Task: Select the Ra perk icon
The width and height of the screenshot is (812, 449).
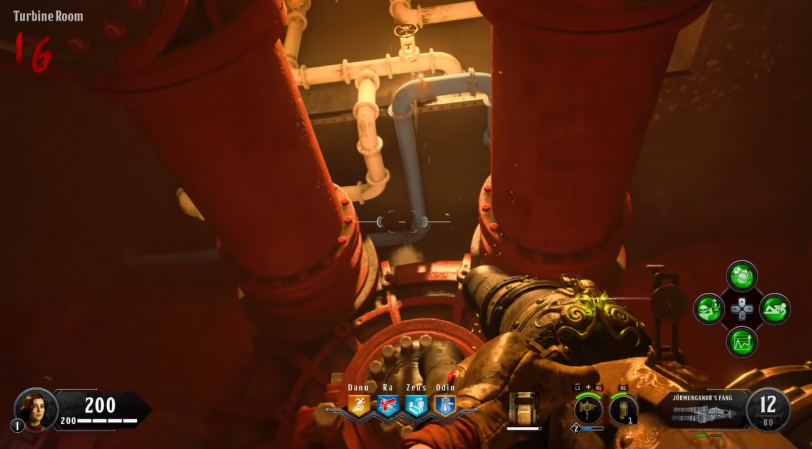Action: [x=387, y=405]
